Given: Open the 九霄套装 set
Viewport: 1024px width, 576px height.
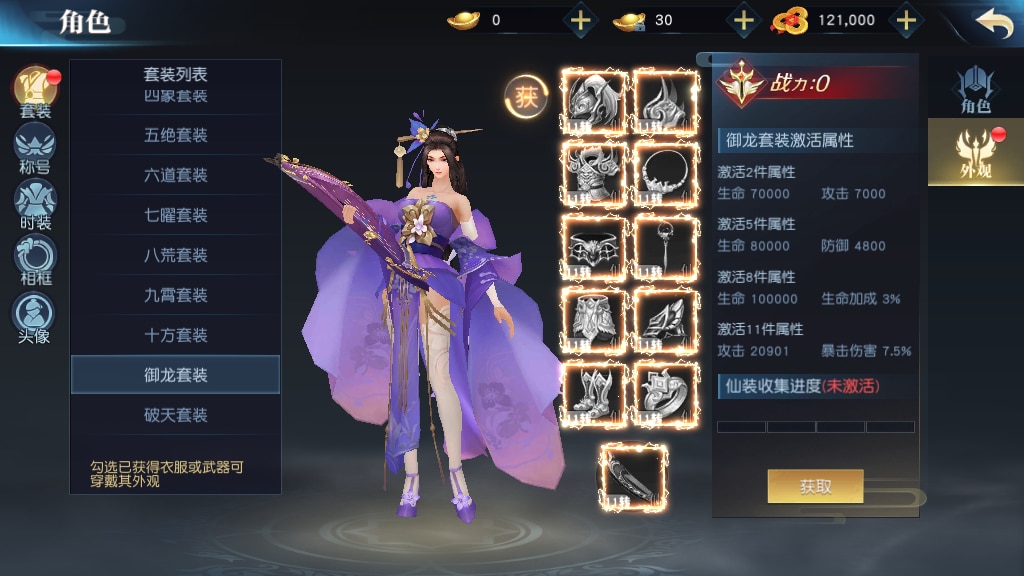Looking at the screenshot, I should tap(175, 295).
